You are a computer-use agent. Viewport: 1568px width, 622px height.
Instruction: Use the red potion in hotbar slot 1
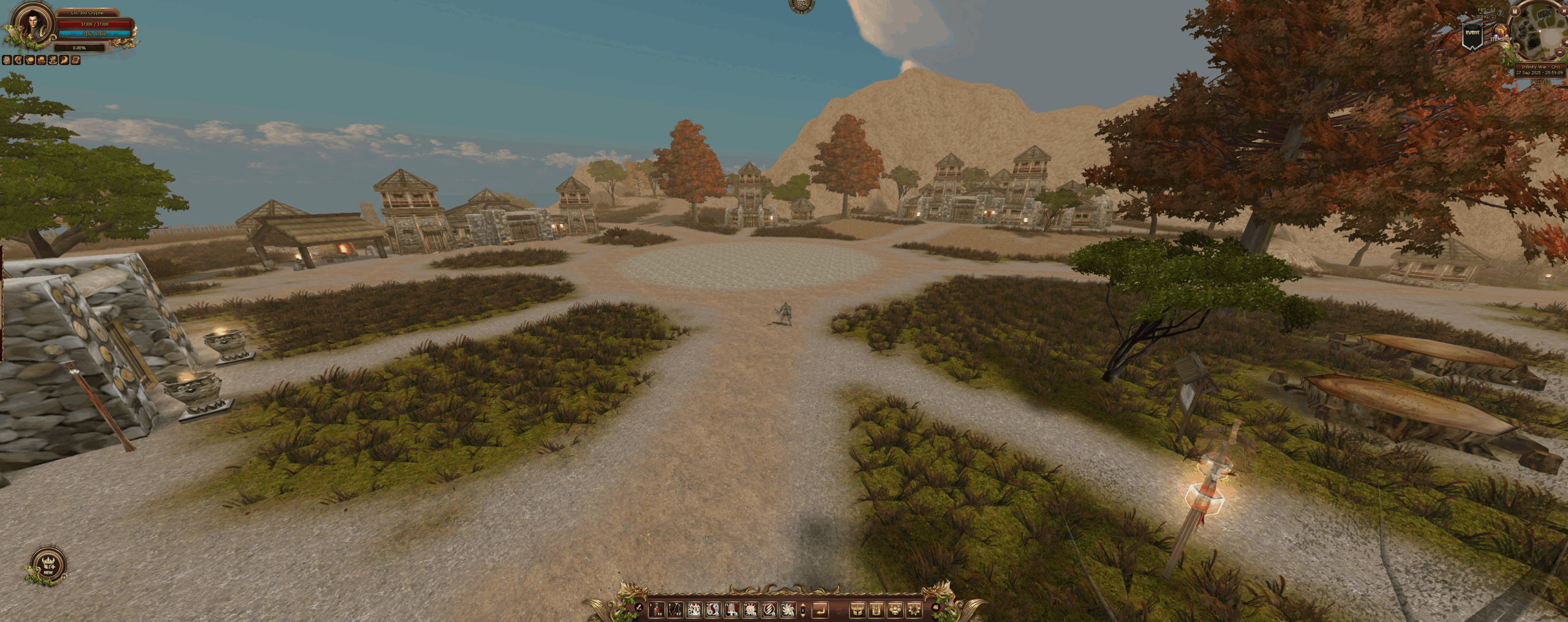(x=656, y=609)
